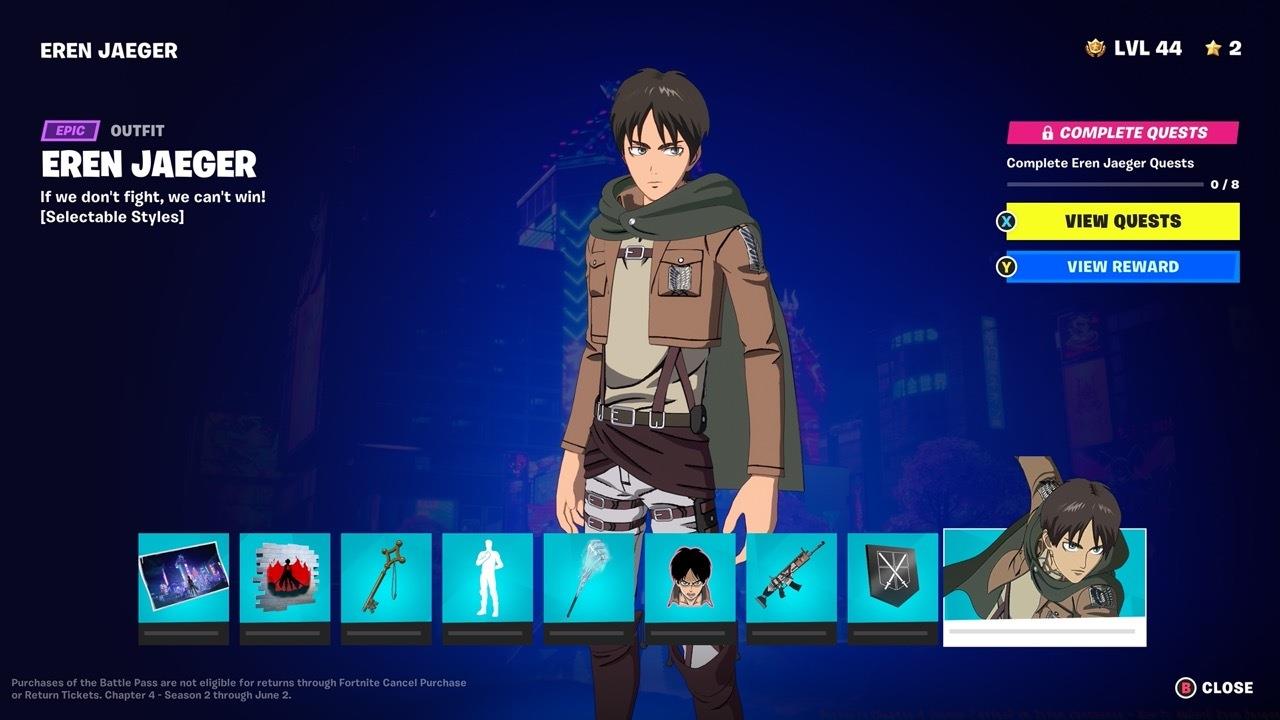Open the View Quests button
Image resolution: width=1280 pixels, height=720 pixels.
(x=1122, y=221)
